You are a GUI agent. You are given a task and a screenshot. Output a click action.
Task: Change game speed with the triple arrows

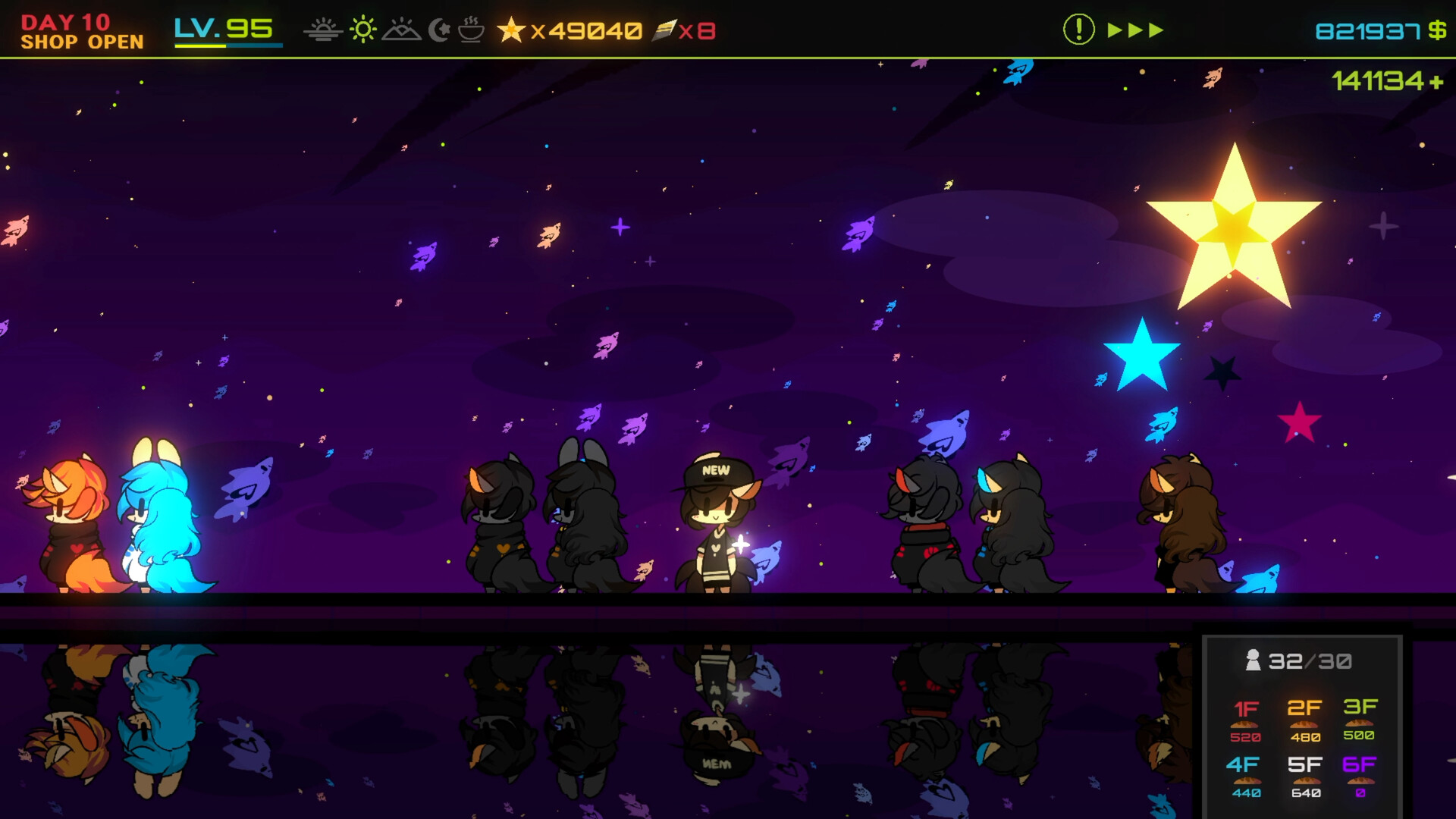click(1135, 30)
